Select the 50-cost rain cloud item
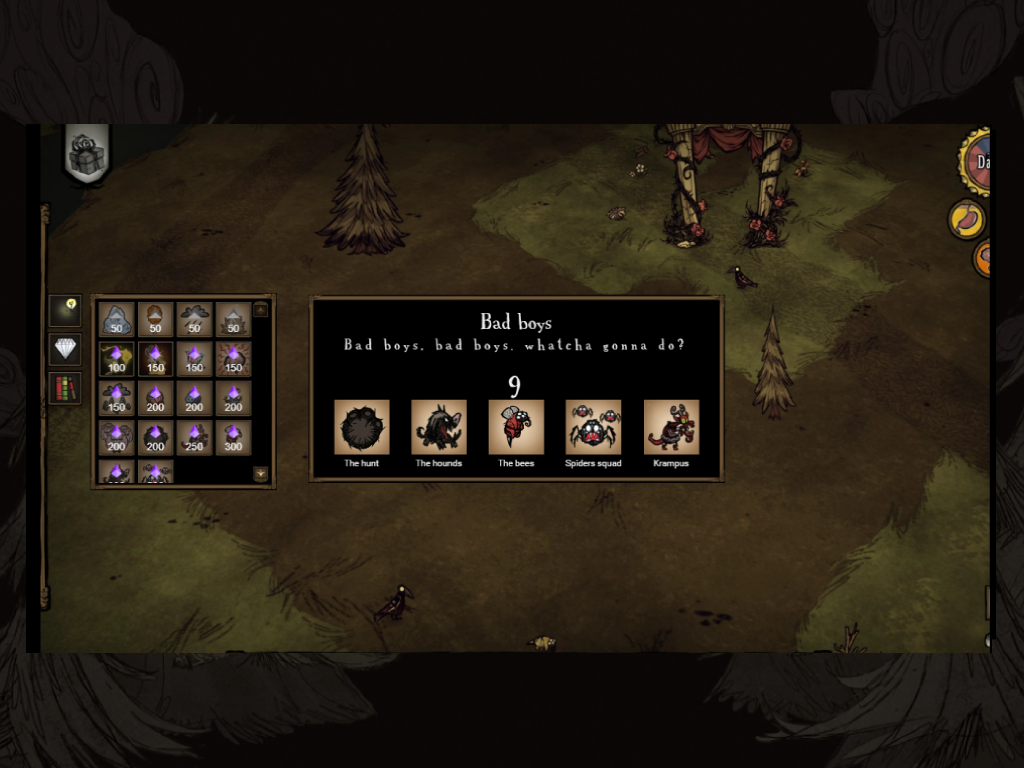Image resolution: width=1024 pixels, height=768 pixels. (194, 319)
